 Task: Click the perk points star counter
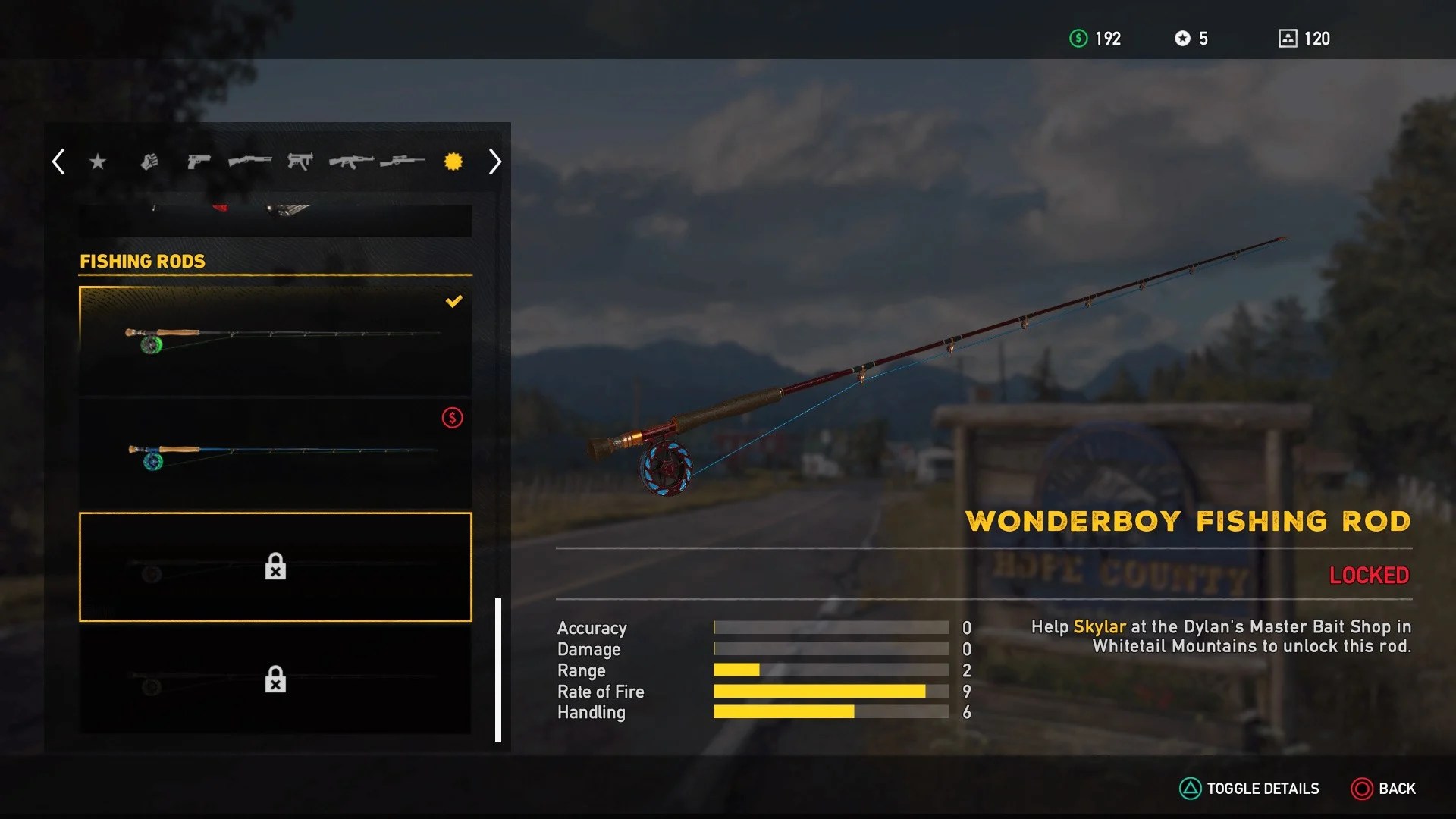coord(1191,39)
